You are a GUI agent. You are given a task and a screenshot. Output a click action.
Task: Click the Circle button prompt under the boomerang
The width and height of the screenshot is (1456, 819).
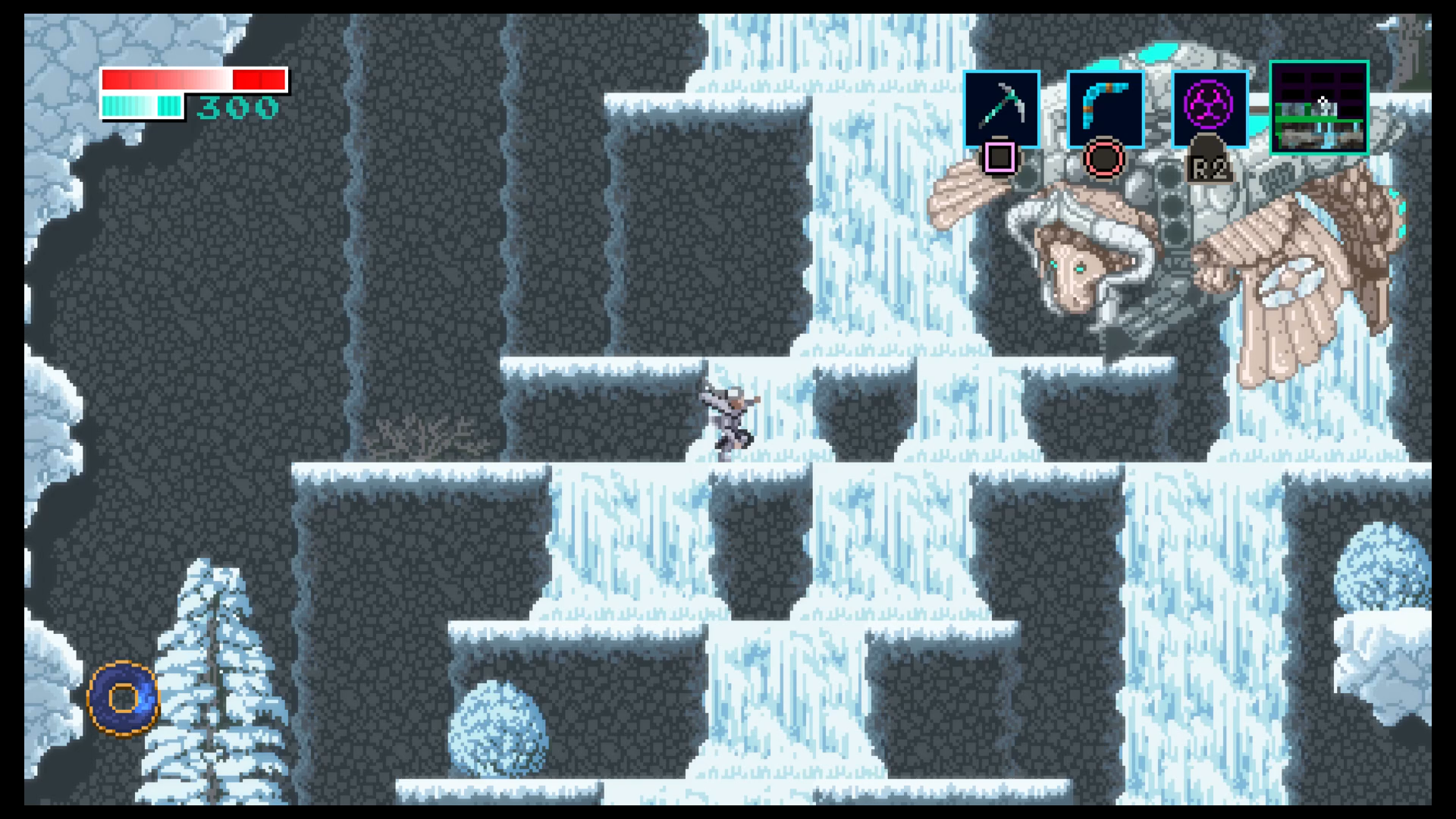tap(1105, 158)
